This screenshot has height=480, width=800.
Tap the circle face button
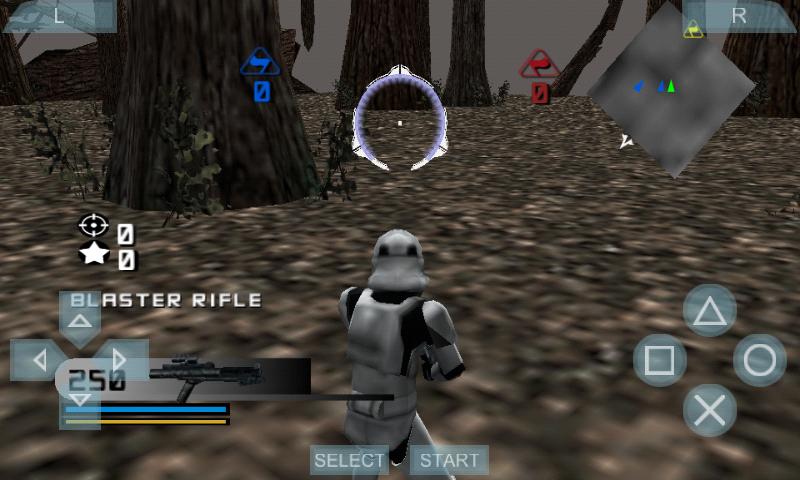point(760,360)
